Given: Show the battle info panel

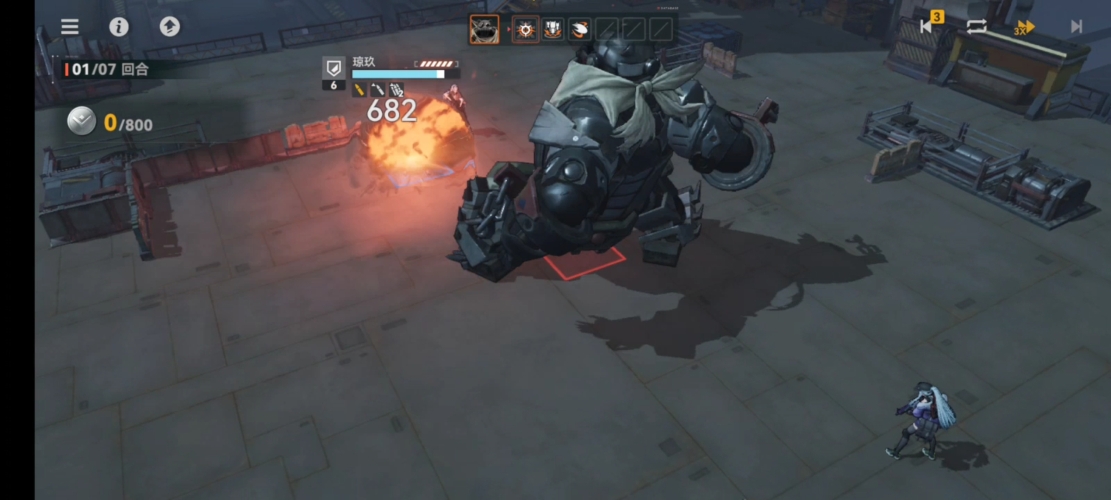Looking at the screenshot, I should coord(119,27).
